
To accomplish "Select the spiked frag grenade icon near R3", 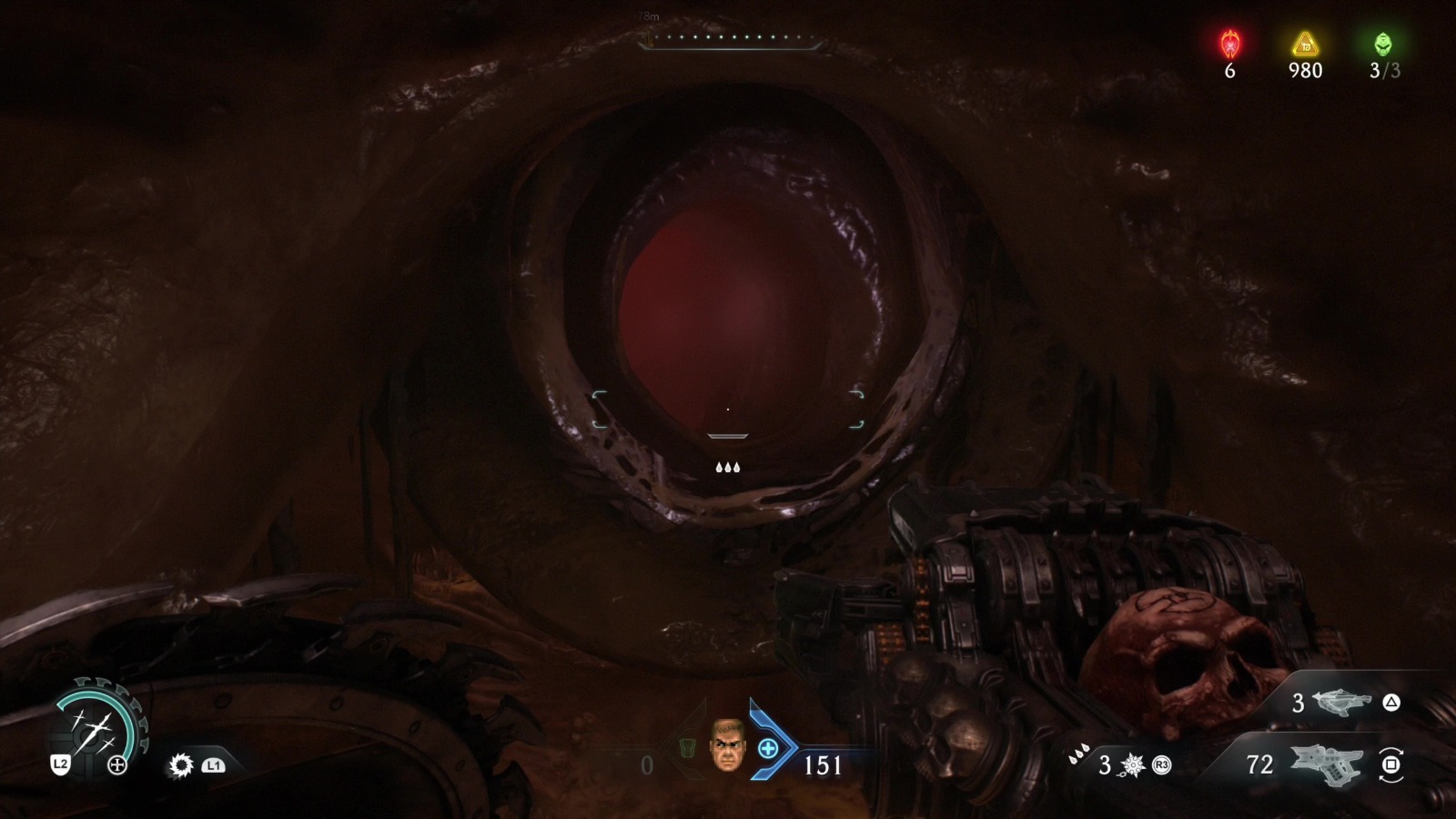I will pyautogui.click(x=1133, y=764).
